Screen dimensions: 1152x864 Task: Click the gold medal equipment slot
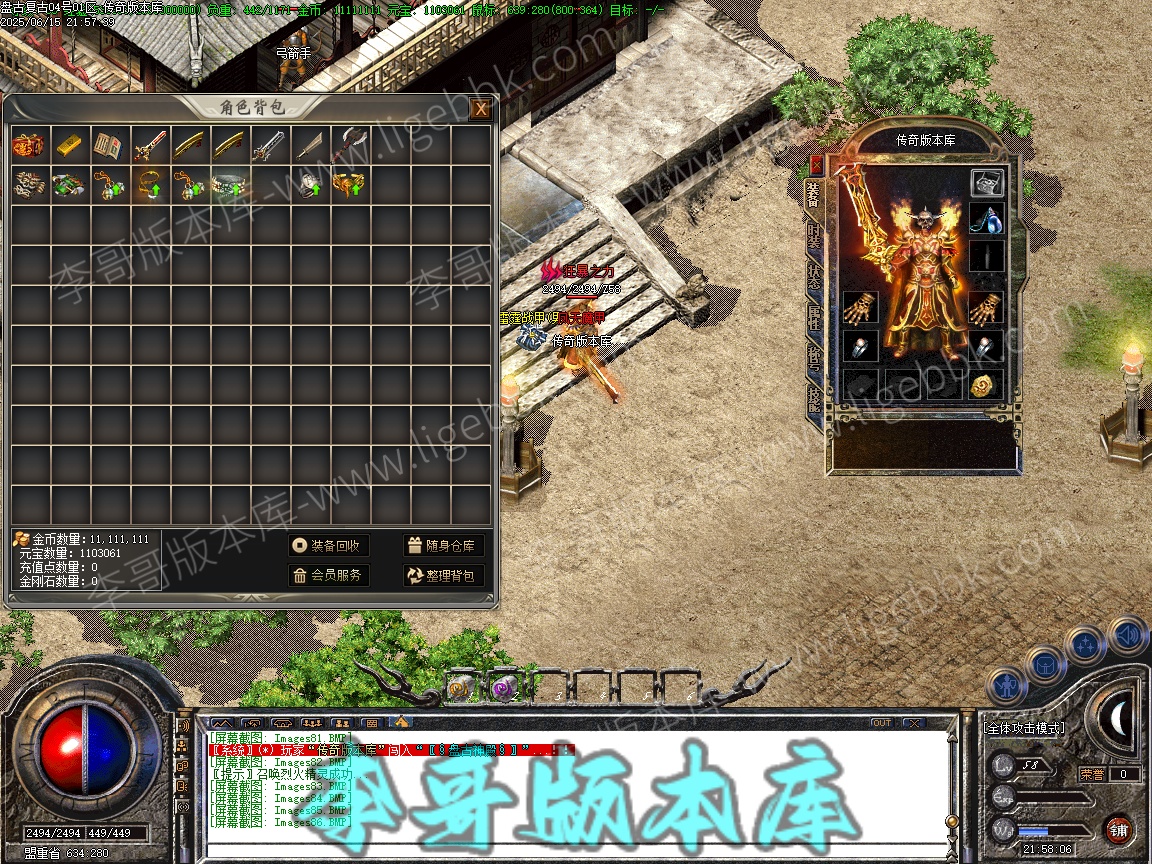pos(986,385)
